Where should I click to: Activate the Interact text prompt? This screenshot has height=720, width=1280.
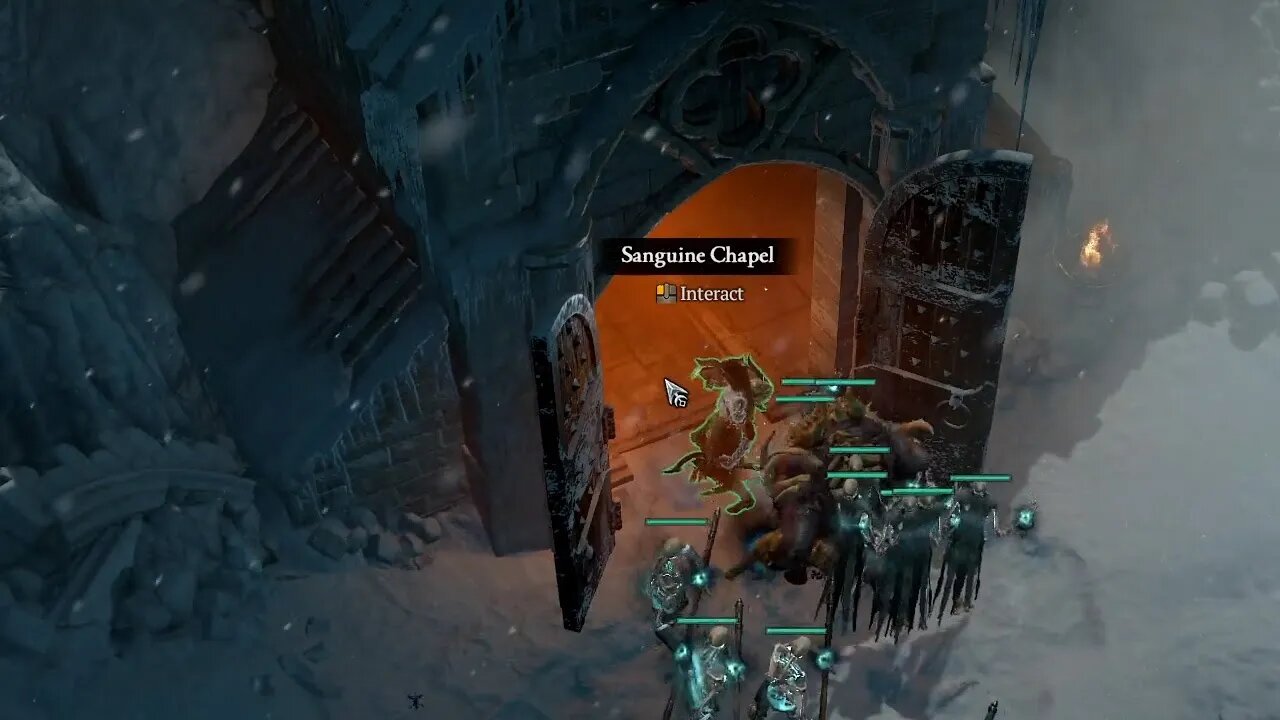[x=710, y=293]
